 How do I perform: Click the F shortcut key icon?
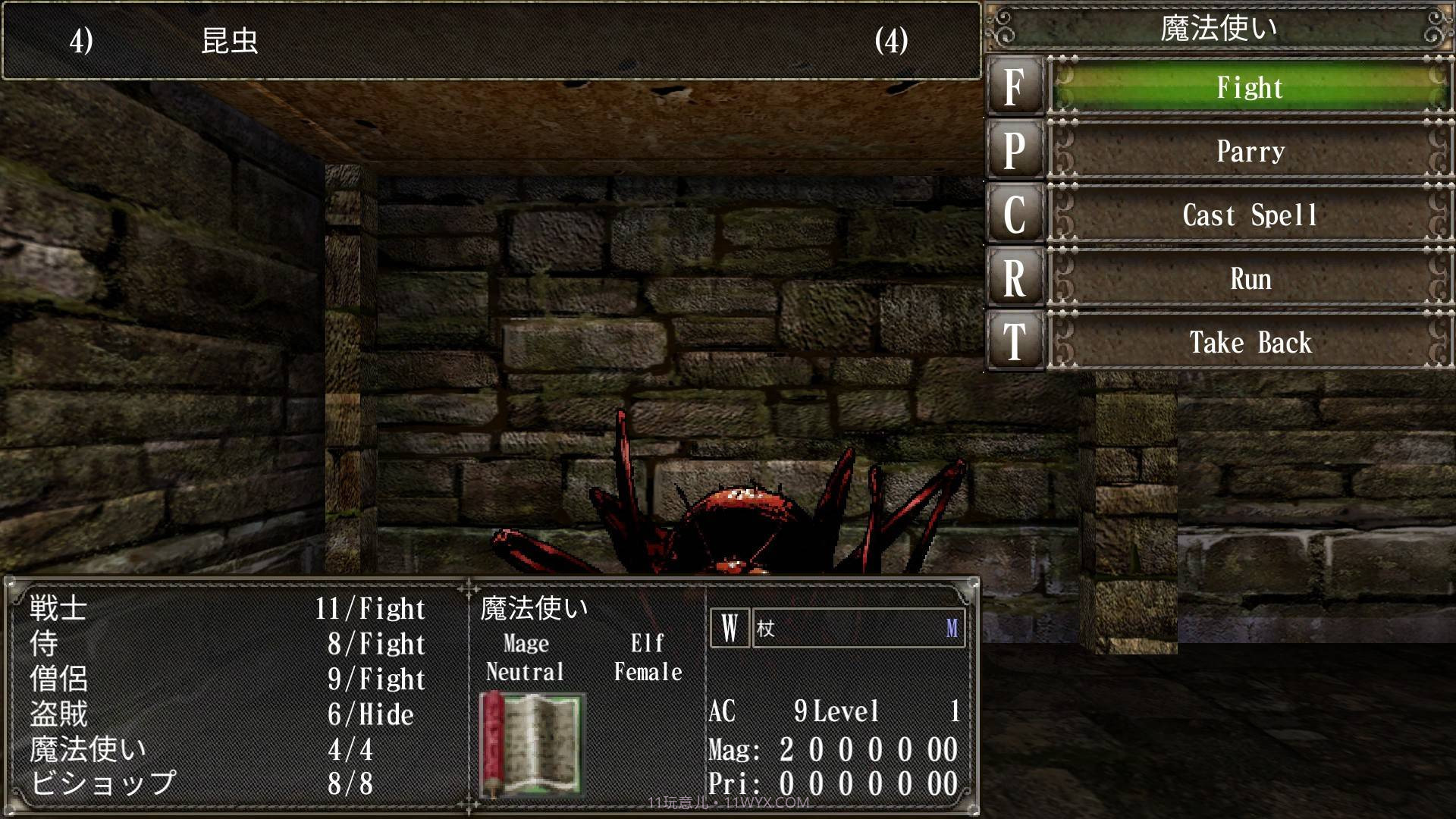point(1015,88)
